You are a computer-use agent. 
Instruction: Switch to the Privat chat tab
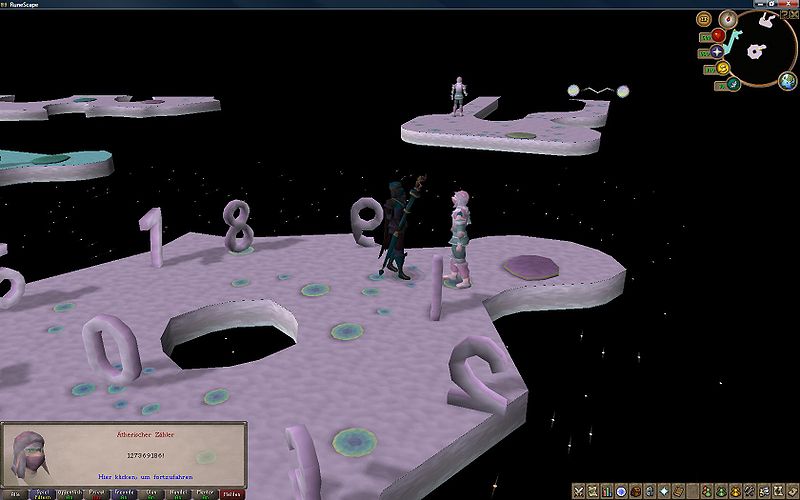97,493
